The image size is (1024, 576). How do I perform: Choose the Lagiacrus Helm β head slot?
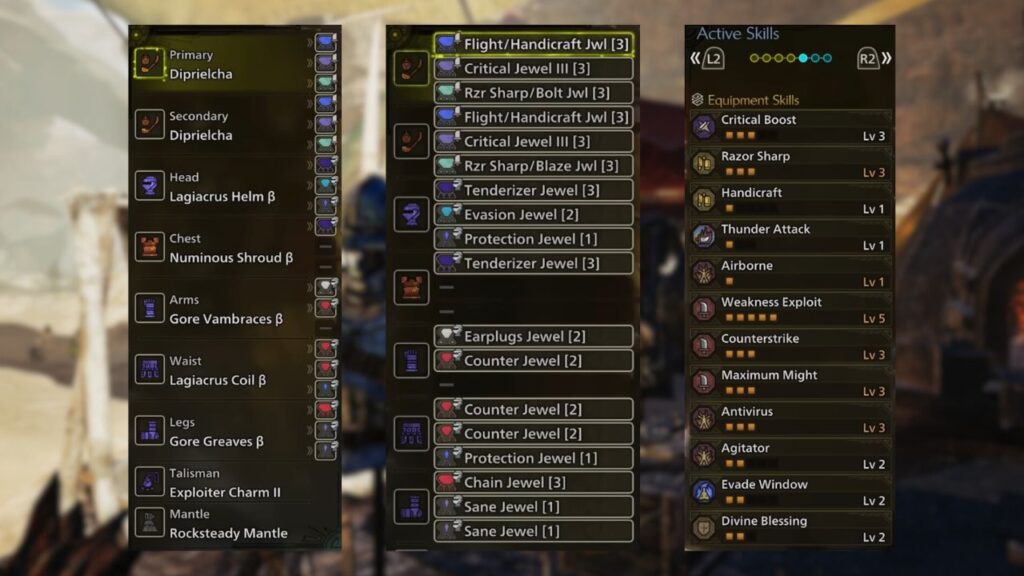click(220, 187)
